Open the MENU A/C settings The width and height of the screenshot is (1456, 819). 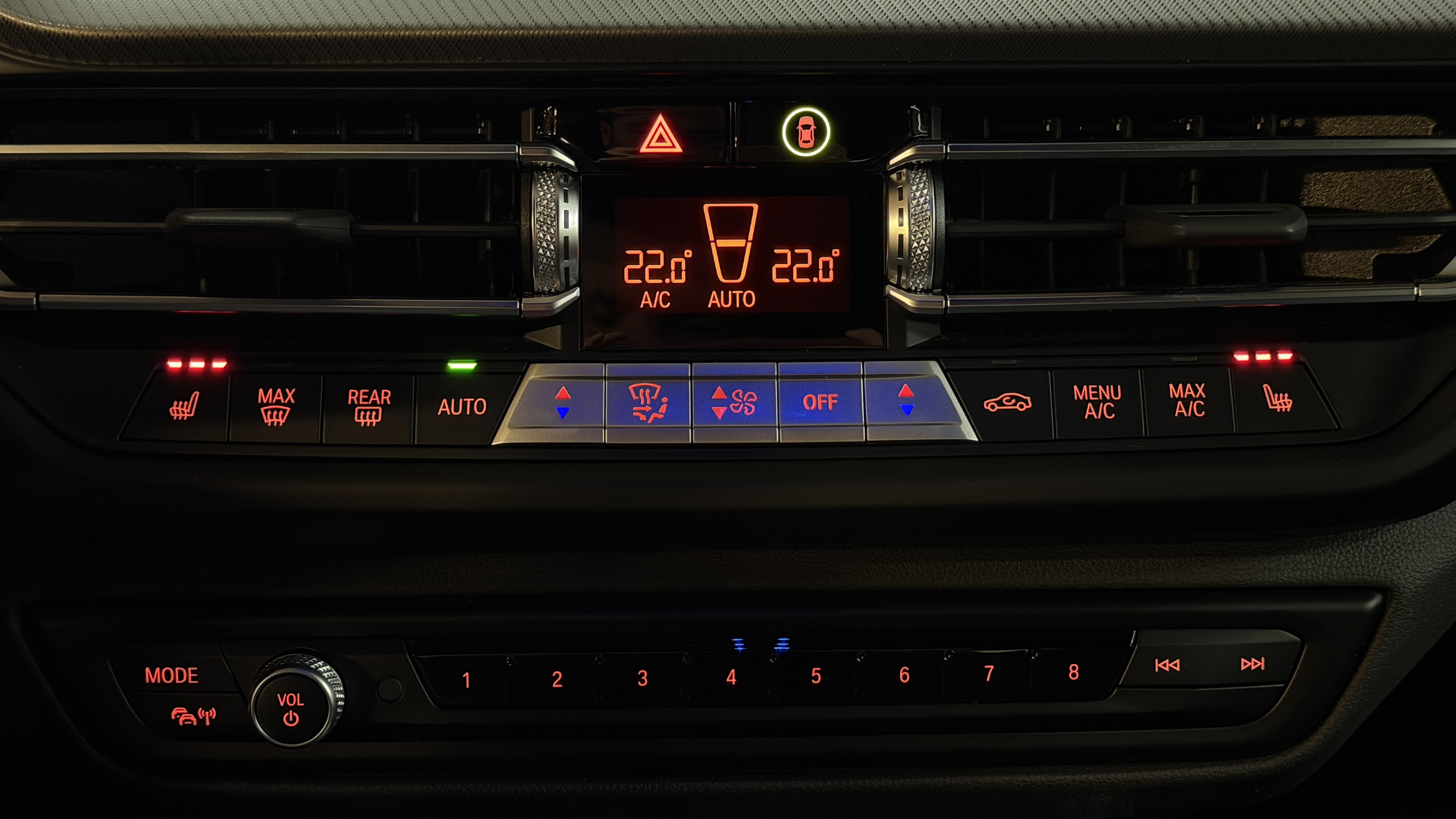pyautogui.click(x=1097, y=401)
